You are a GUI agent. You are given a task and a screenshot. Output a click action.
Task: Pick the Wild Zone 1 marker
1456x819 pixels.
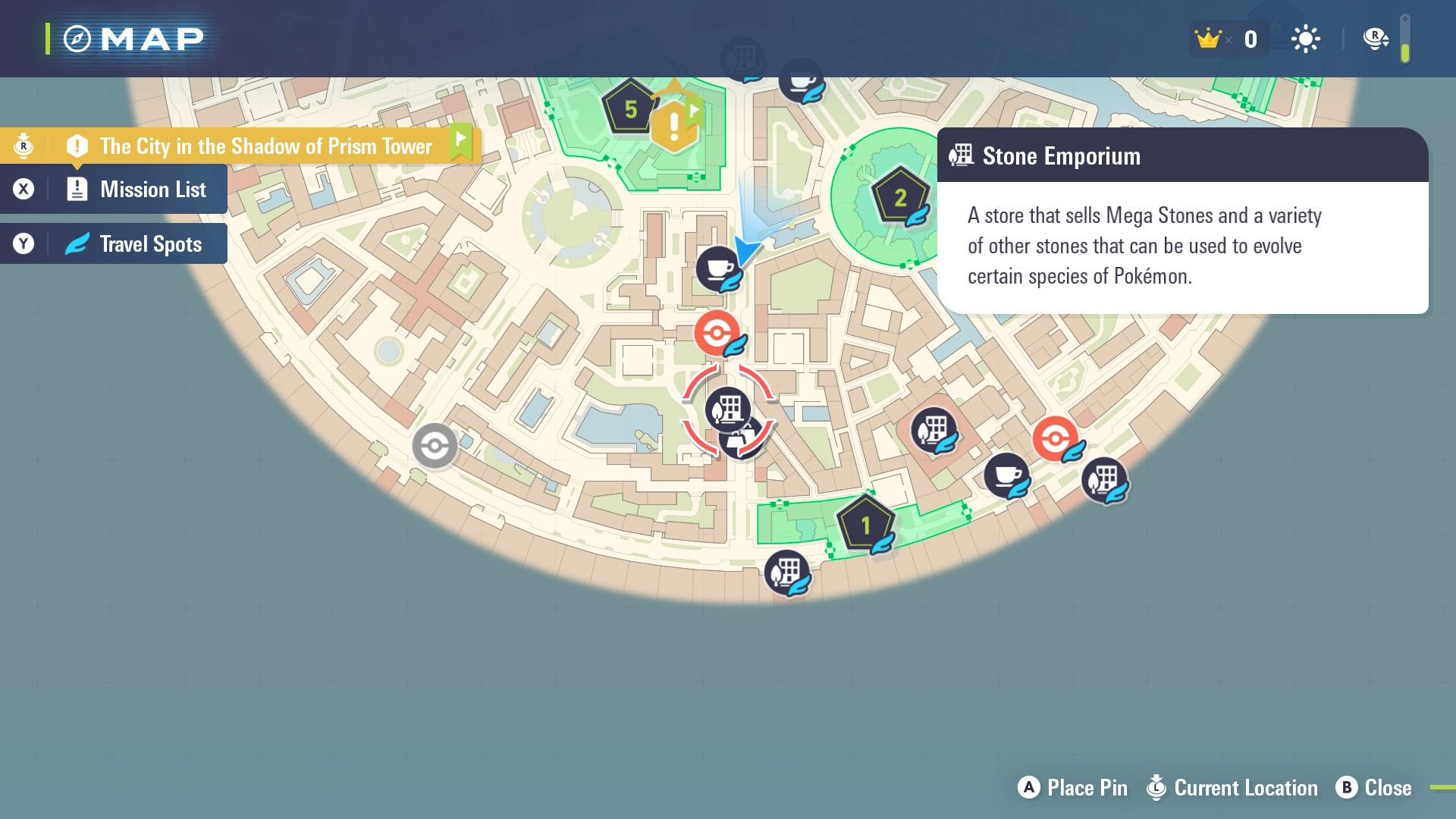coord(865,525)
